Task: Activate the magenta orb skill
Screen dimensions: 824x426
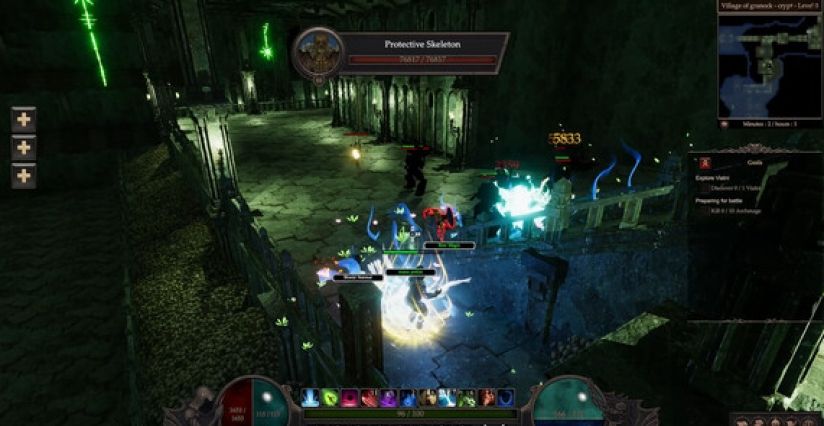Action: pyautogui.click(x=349, y=398)
